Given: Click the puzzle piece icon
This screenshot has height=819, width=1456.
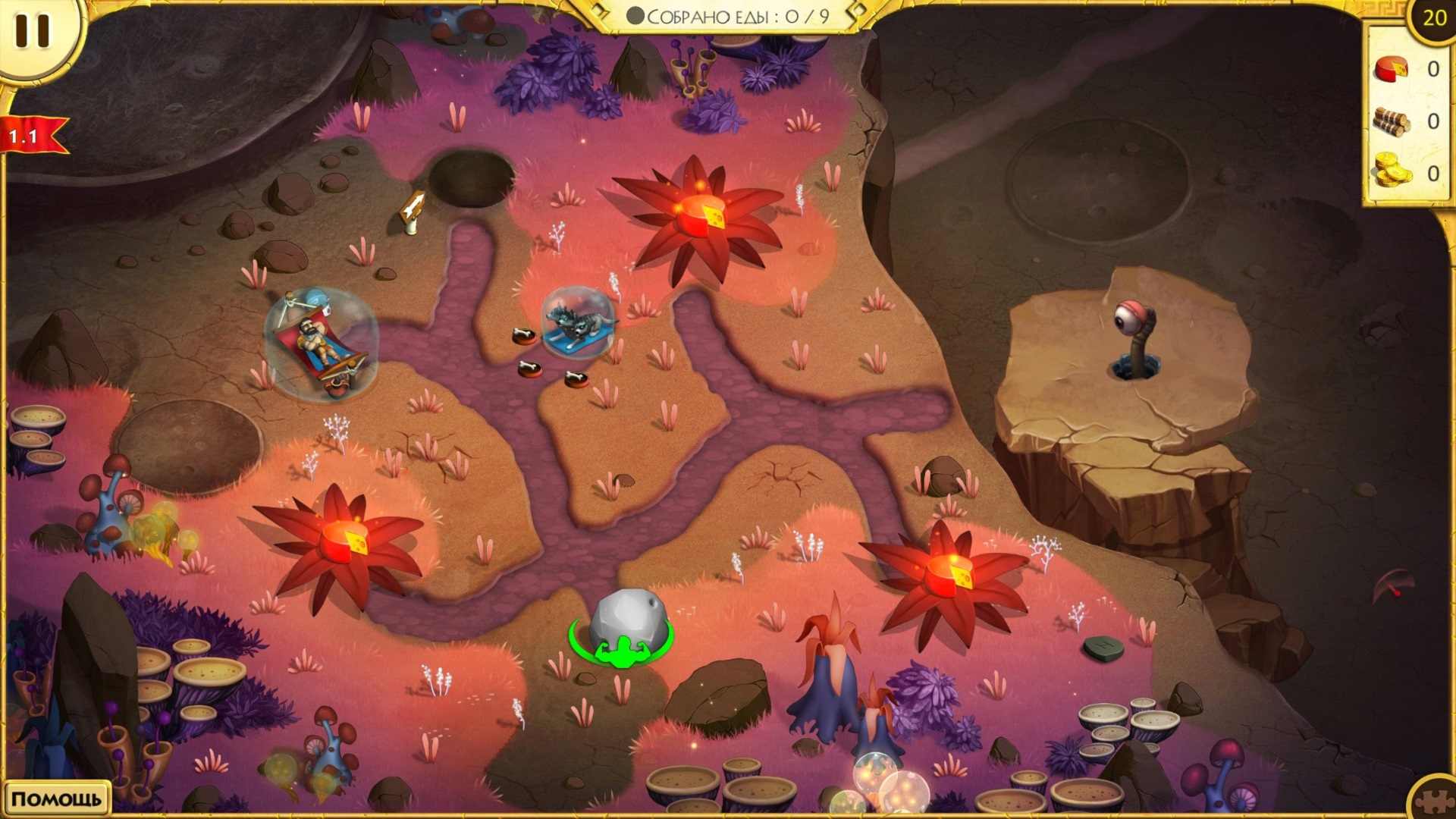Looking at the screenshot, I should (x=1435, y=800).
